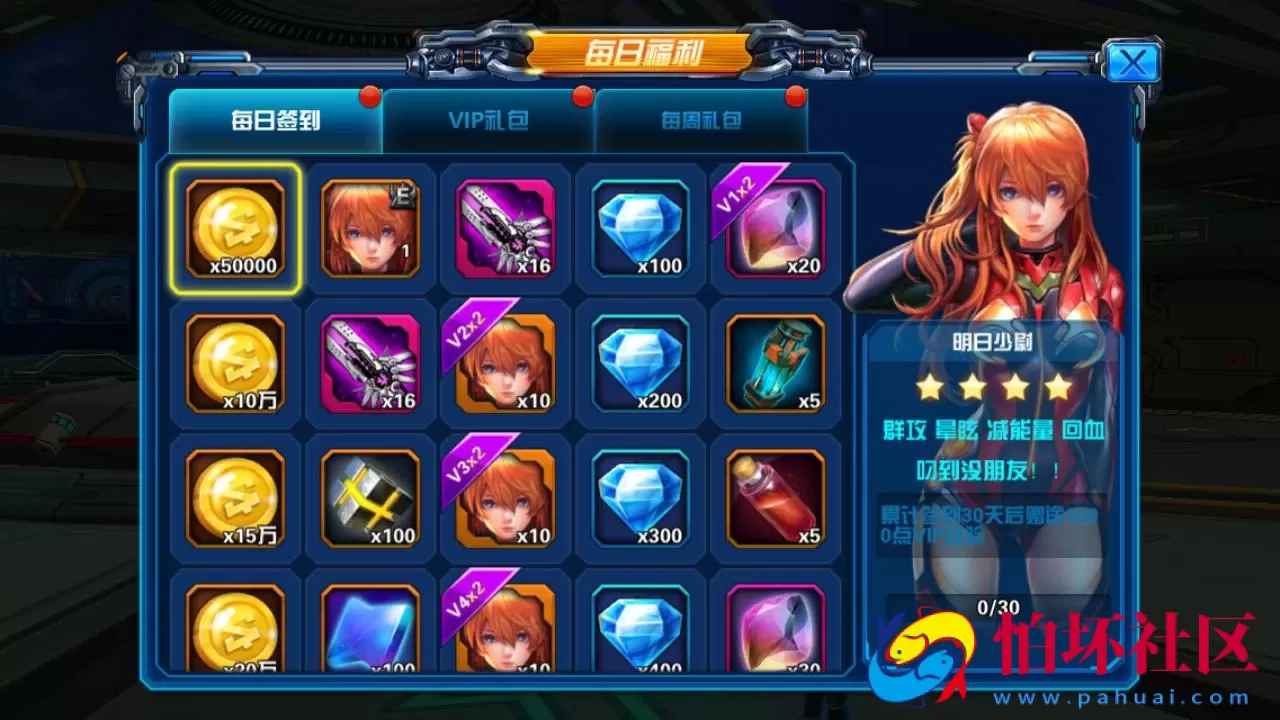Close the 每日福利 window
Screen dimensions: 1280x720
click(1131, 62)
